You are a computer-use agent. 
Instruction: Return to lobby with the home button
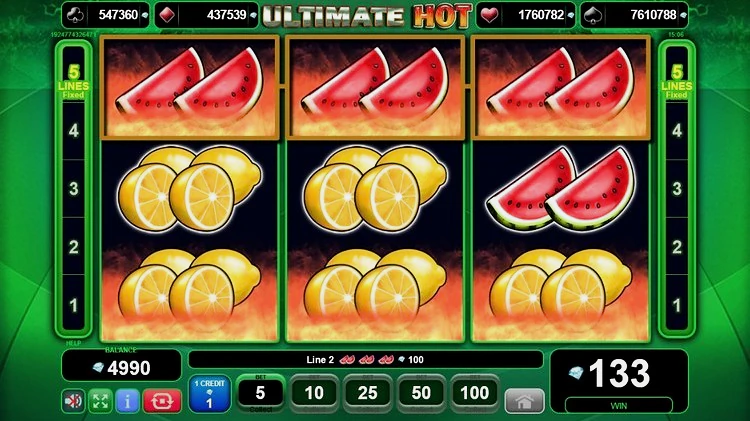pyautogui.click(x=524, y=400)
